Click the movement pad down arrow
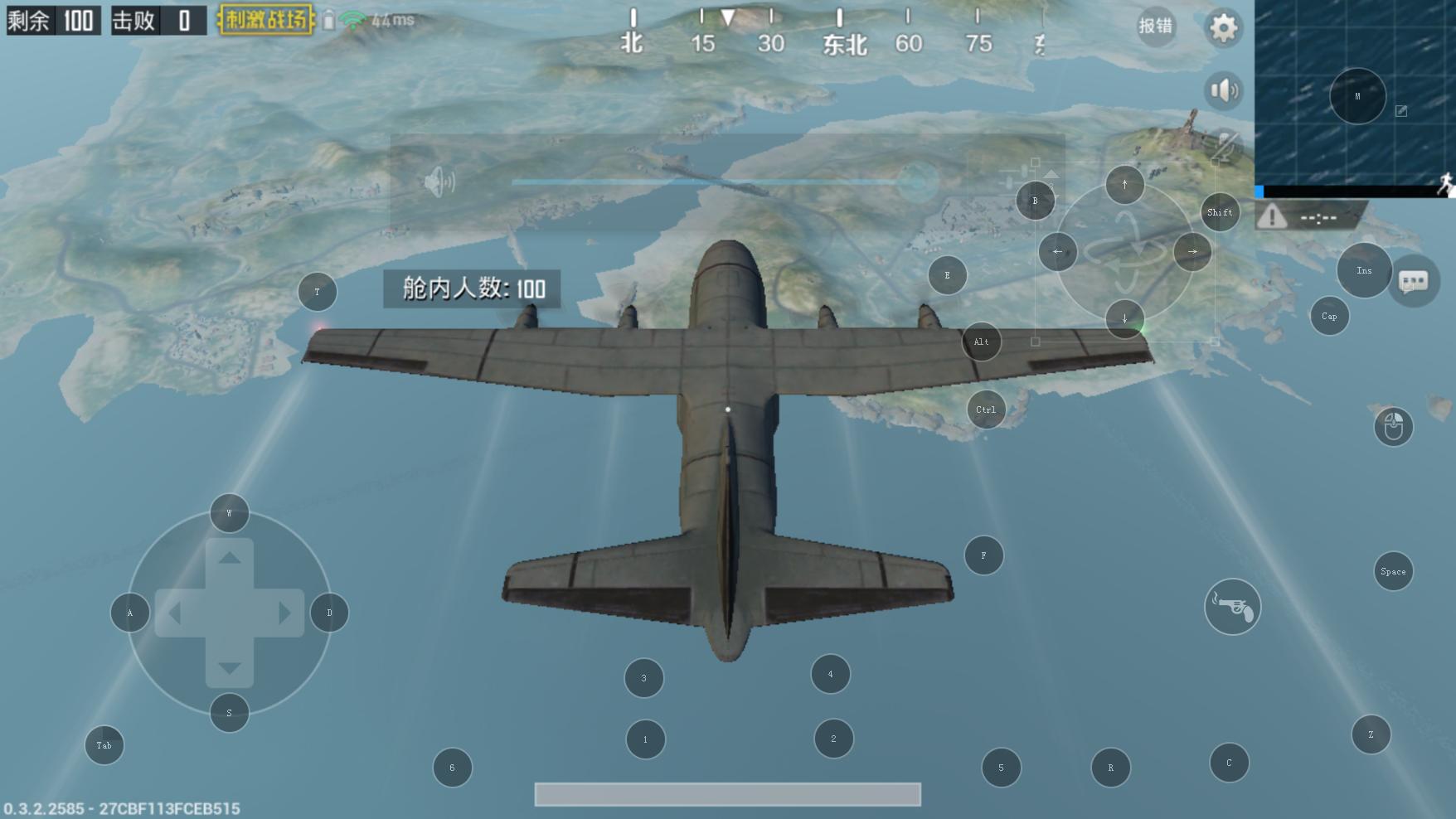The width and height of the screenshot is (1456, 819). 230,668
